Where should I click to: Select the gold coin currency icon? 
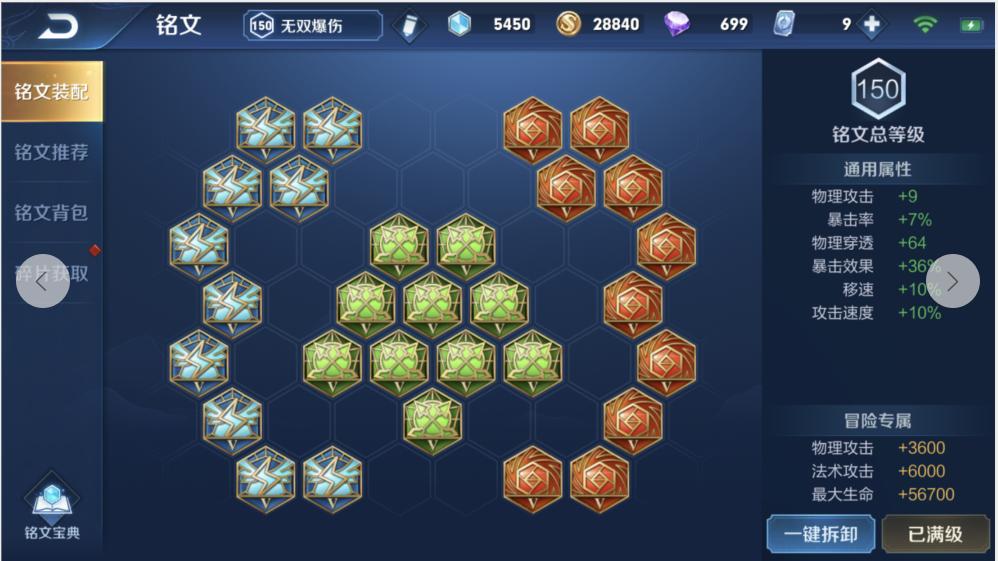coord(569,25)
